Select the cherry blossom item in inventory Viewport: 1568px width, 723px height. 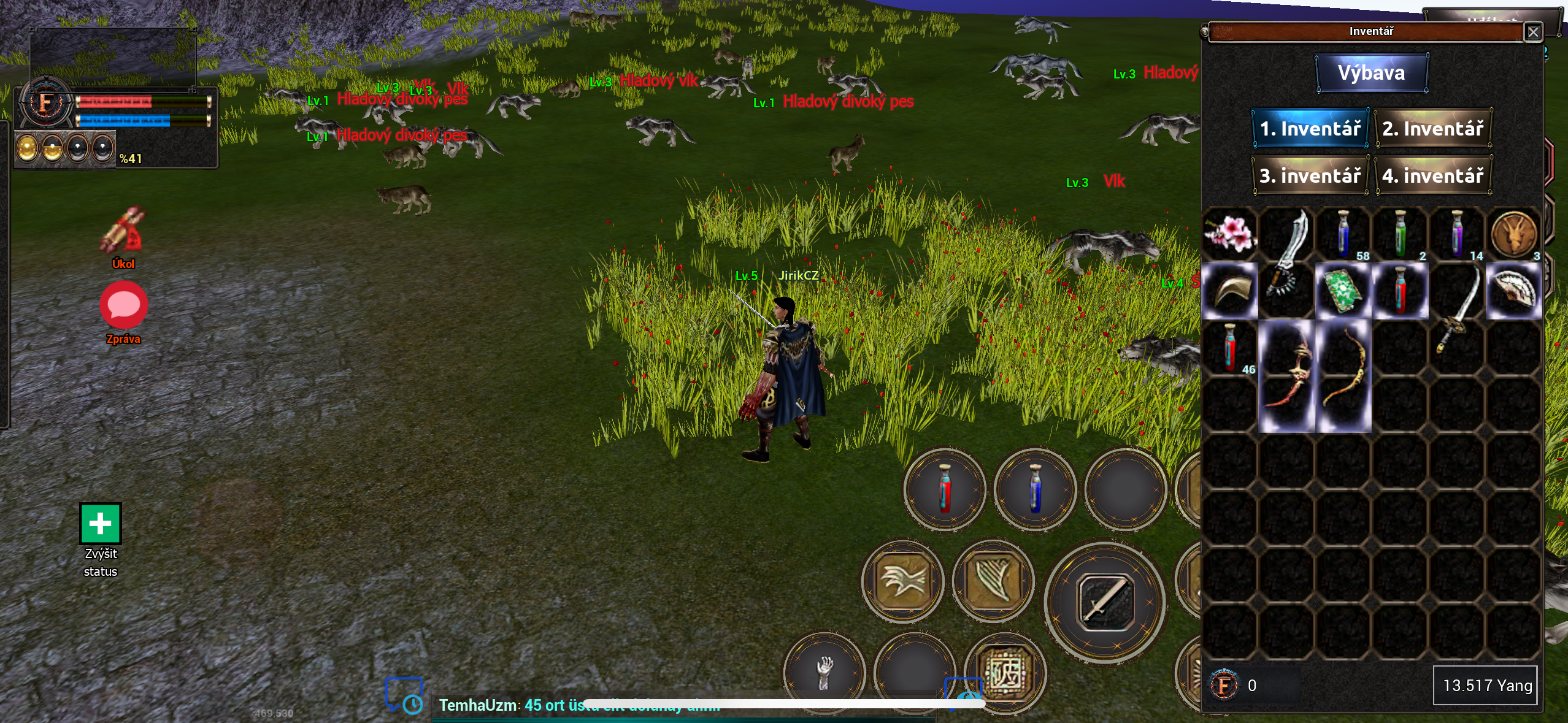point(1231,234)
